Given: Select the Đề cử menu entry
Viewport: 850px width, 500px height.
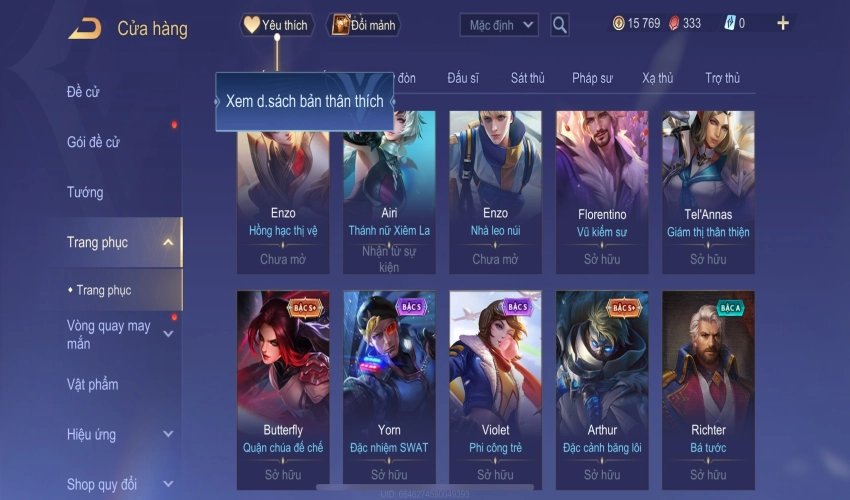Looking at the screenshot, I should click(84, 92).
